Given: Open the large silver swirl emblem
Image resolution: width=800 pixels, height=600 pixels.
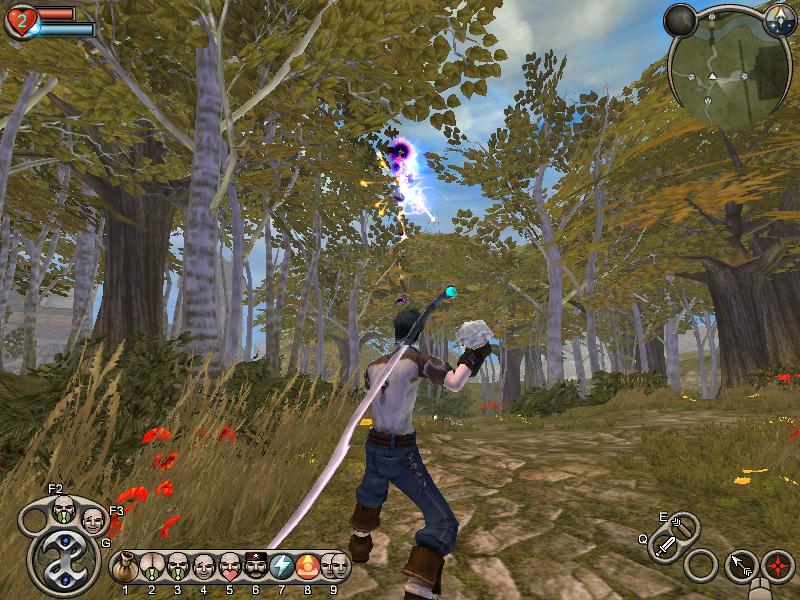Looking at the screenshot, I should [x=62, y=561].
